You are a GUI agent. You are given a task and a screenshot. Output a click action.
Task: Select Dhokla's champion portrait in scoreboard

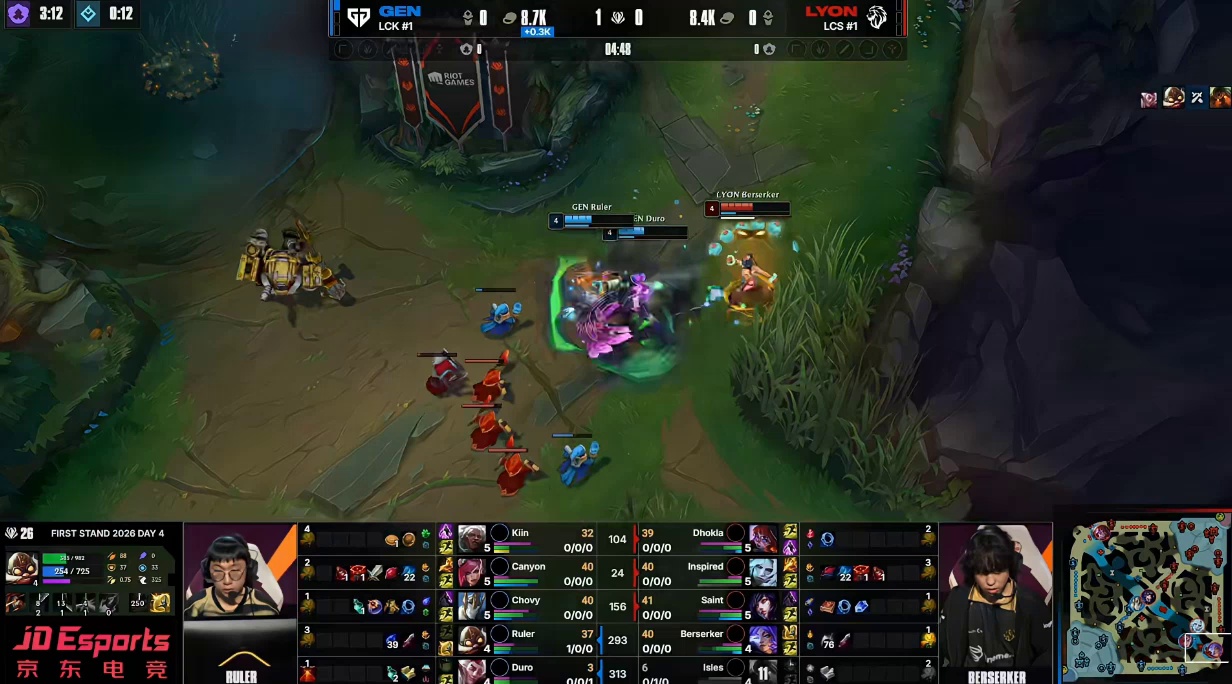763,539
